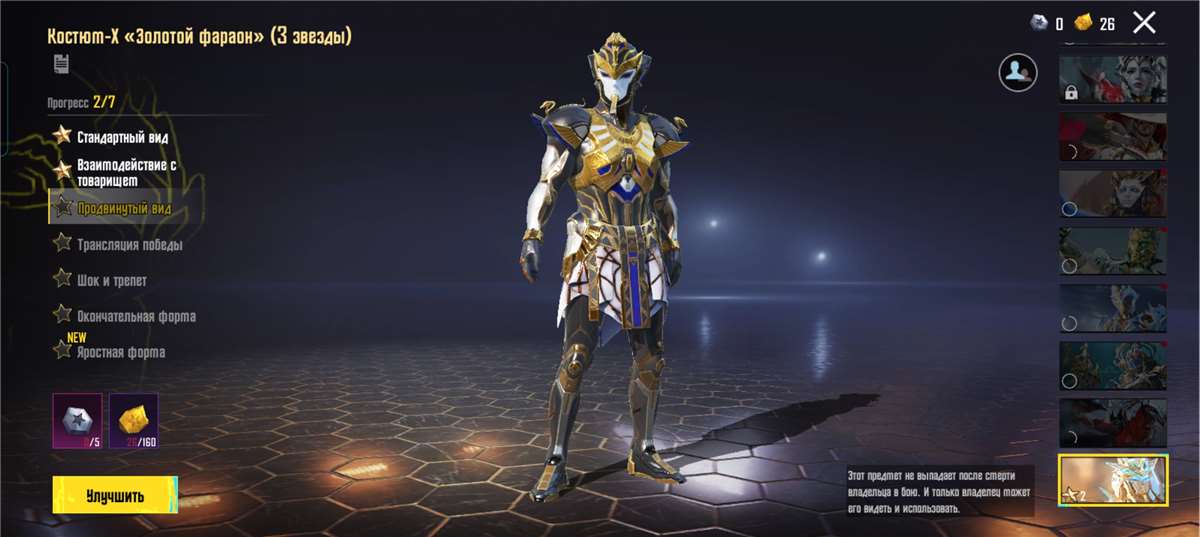Open the Трансляция победы stage
This screenshot has width=1200, height=537.
(129, 244)
